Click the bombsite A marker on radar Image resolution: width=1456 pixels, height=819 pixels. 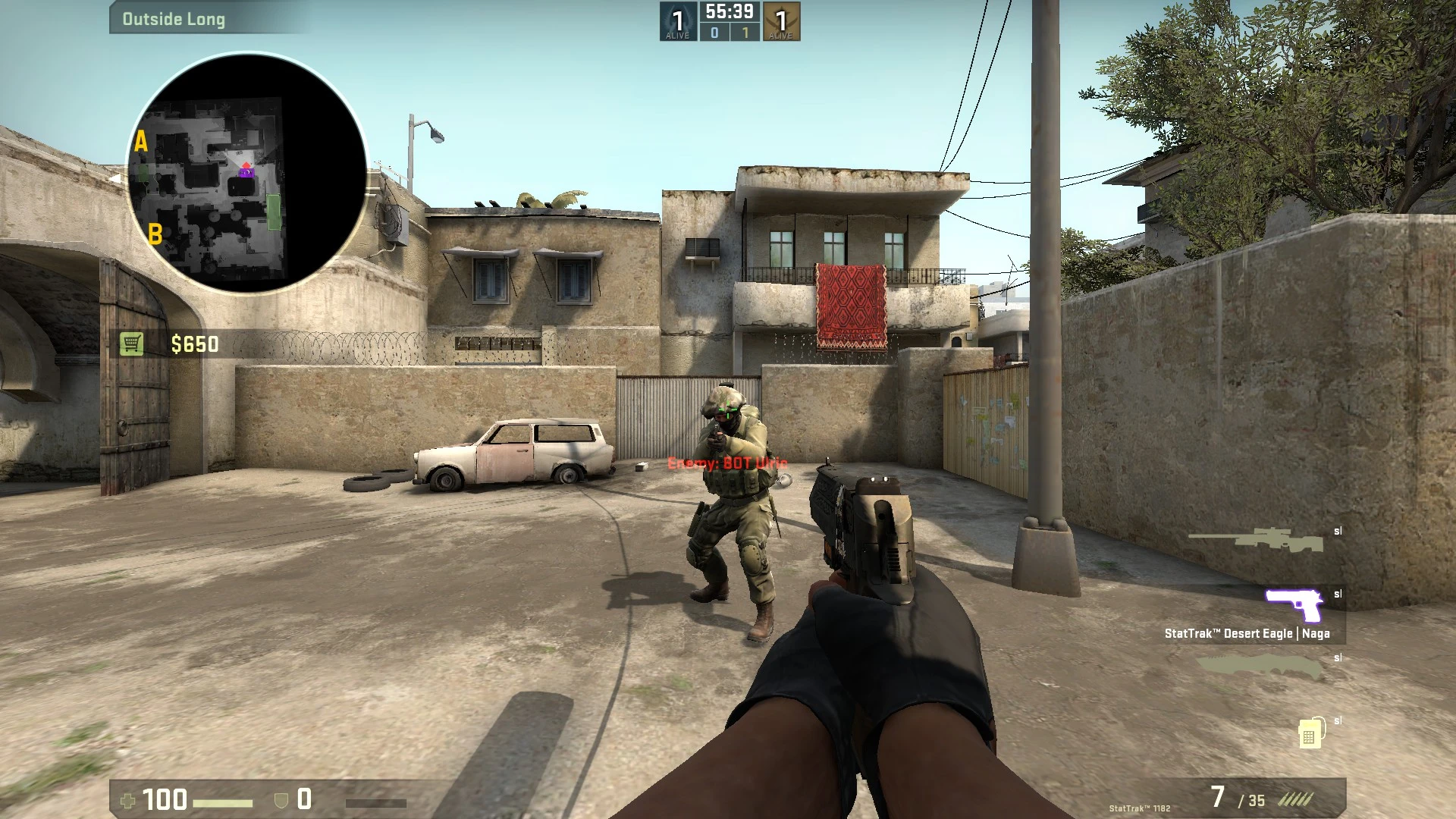(140, 142)
